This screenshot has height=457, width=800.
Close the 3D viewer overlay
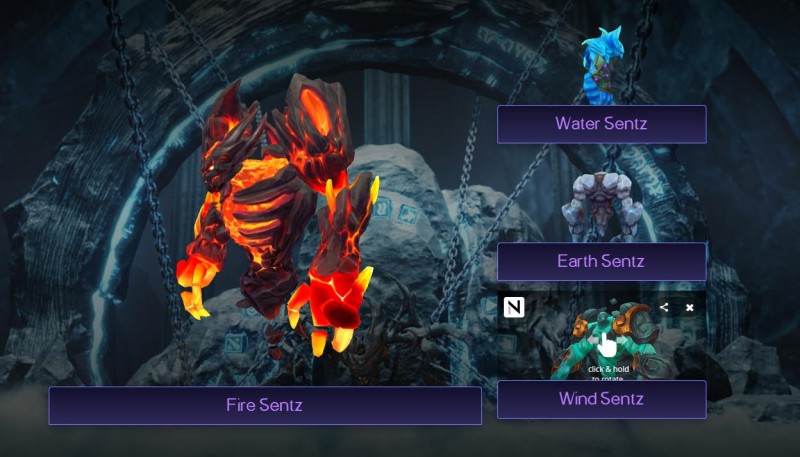[x=689, y=307]
